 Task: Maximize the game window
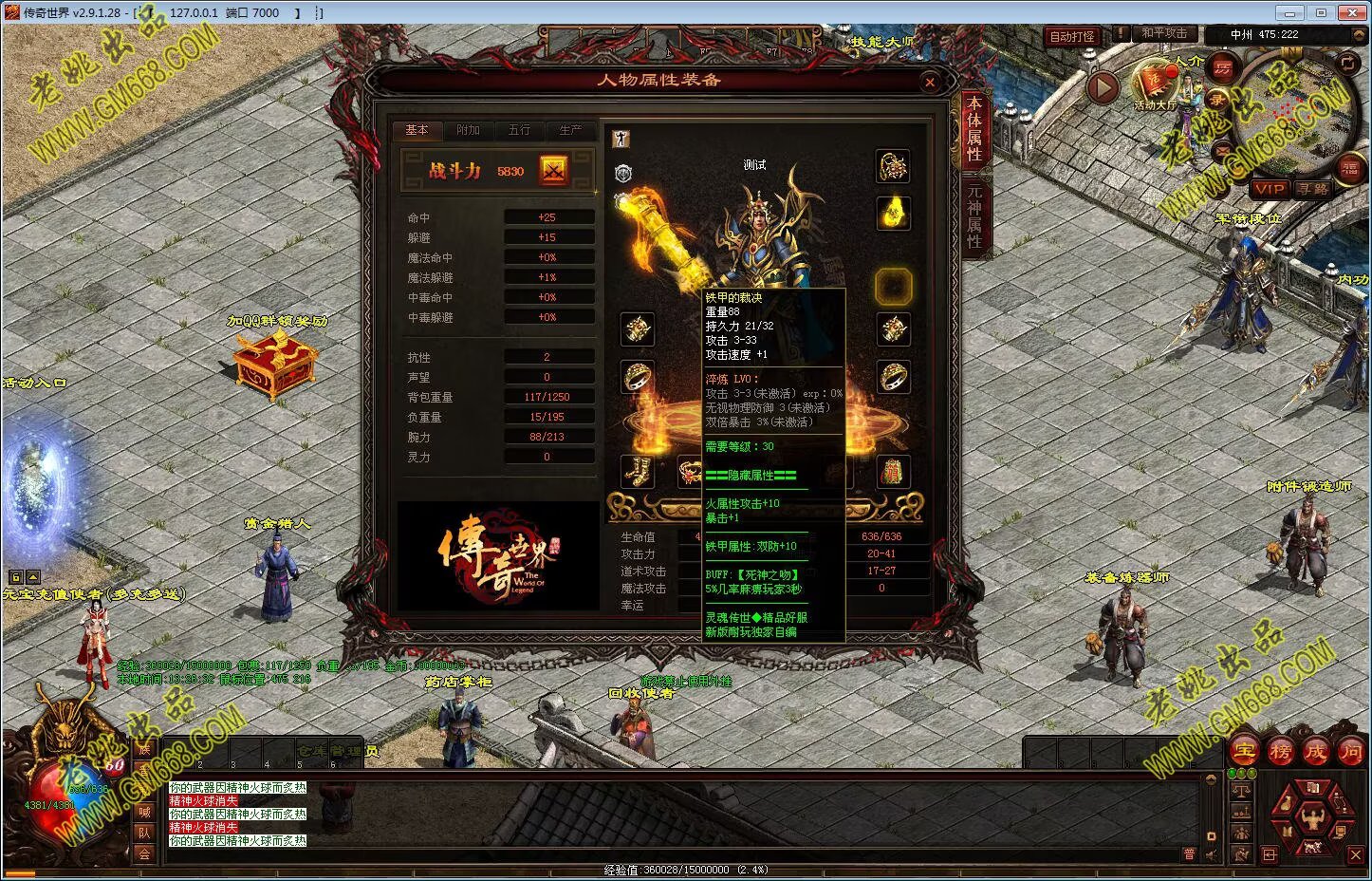pos(1321,12)
